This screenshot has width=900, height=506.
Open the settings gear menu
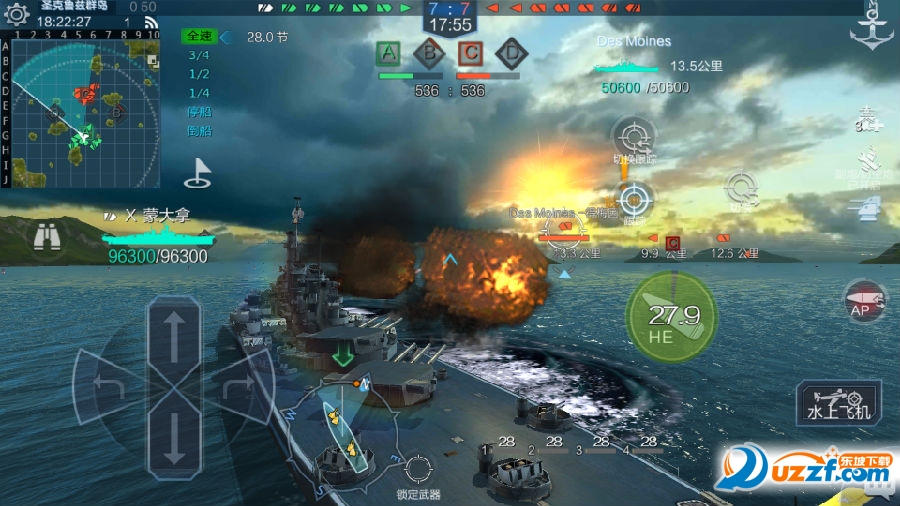pyautogui.click(x=17, y=12)
